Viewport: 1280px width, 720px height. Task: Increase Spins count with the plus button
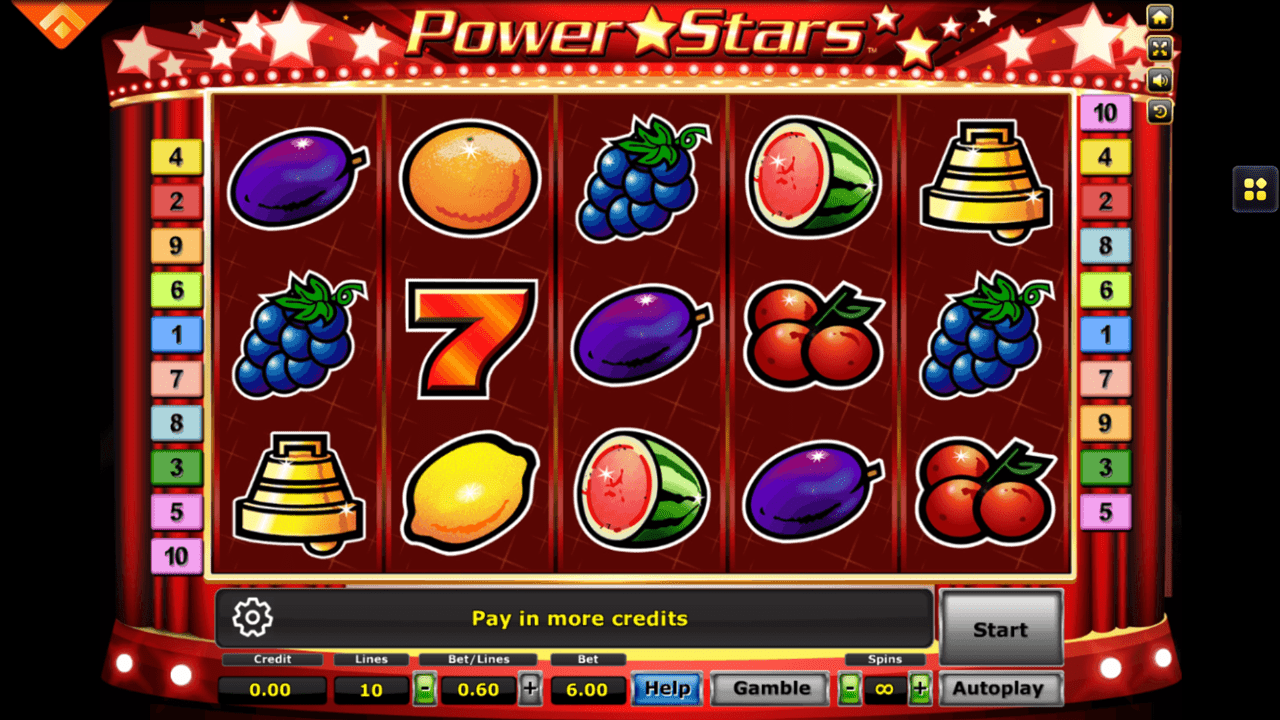click(918, 689)
